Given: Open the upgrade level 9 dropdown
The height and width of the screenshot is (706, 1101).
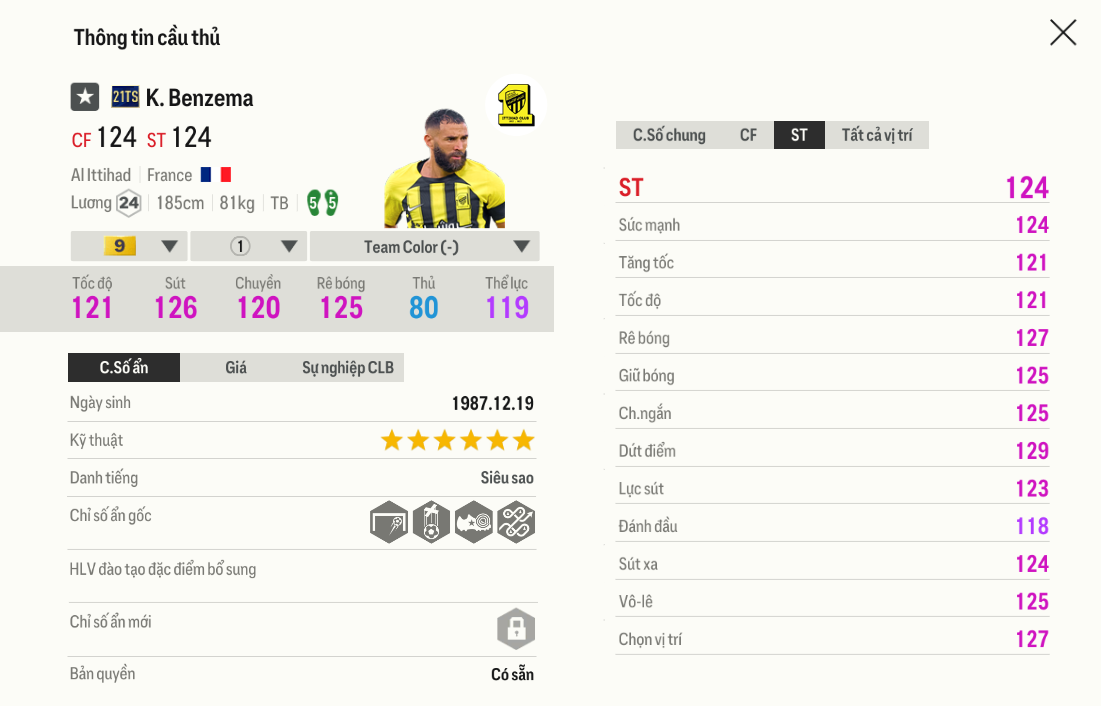Looking at the screenshot, I should pyautogui.click(x=130, y=246).
